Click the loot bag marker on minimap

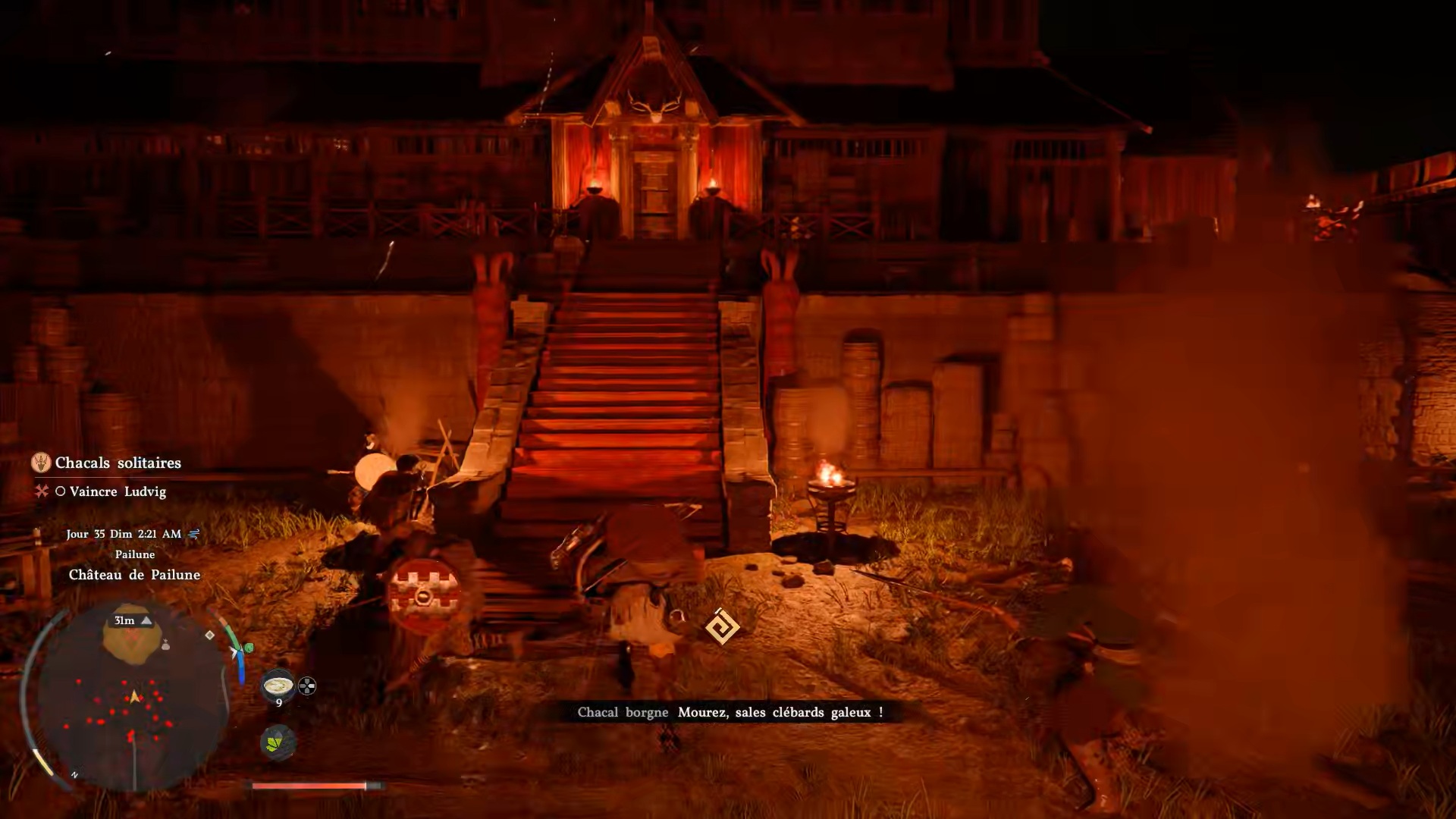(165, 645)
